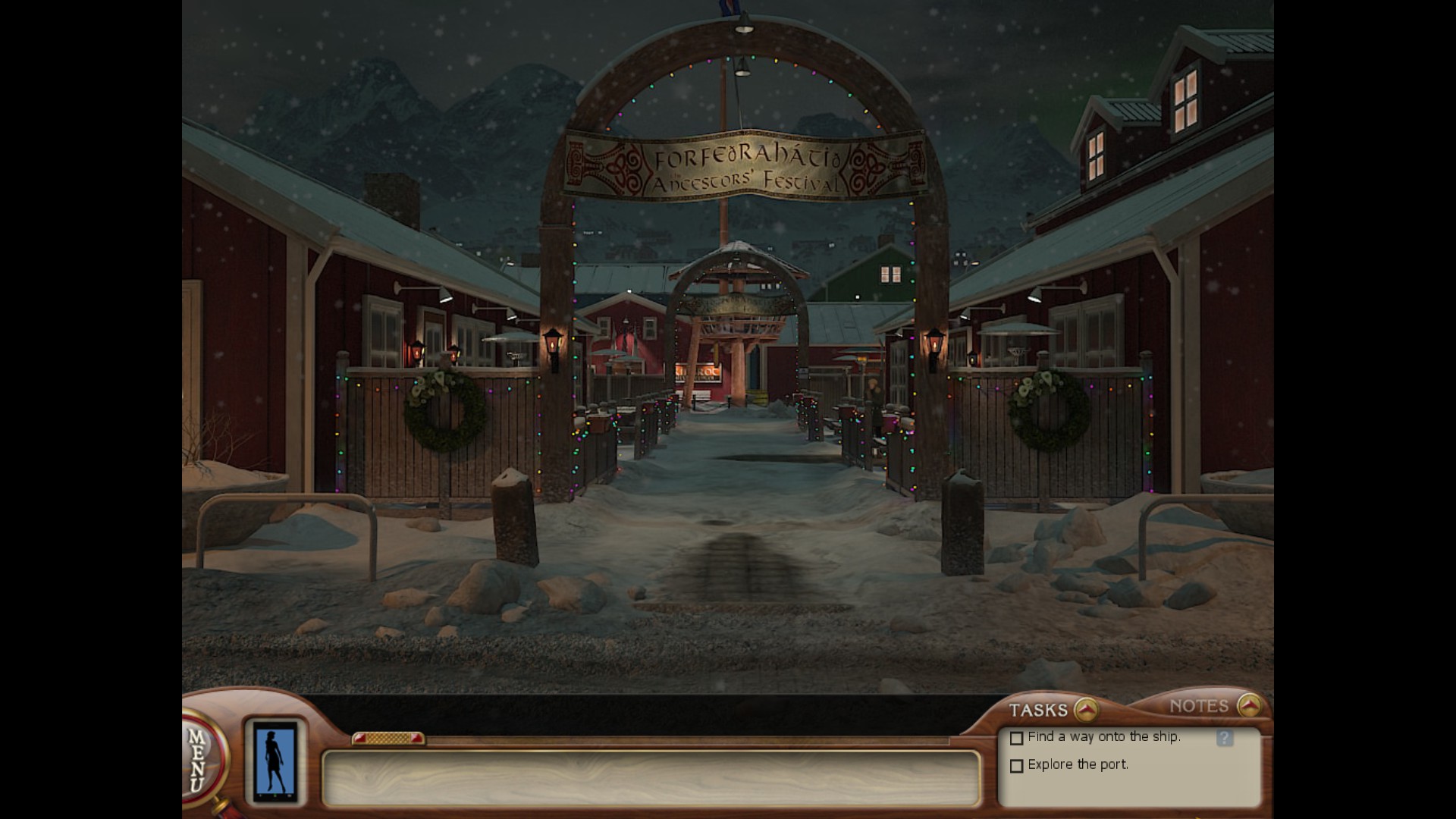Expand the TASKS panel arrow
The width and height of the screenshot is (1456, 819).
[1086, 710]
